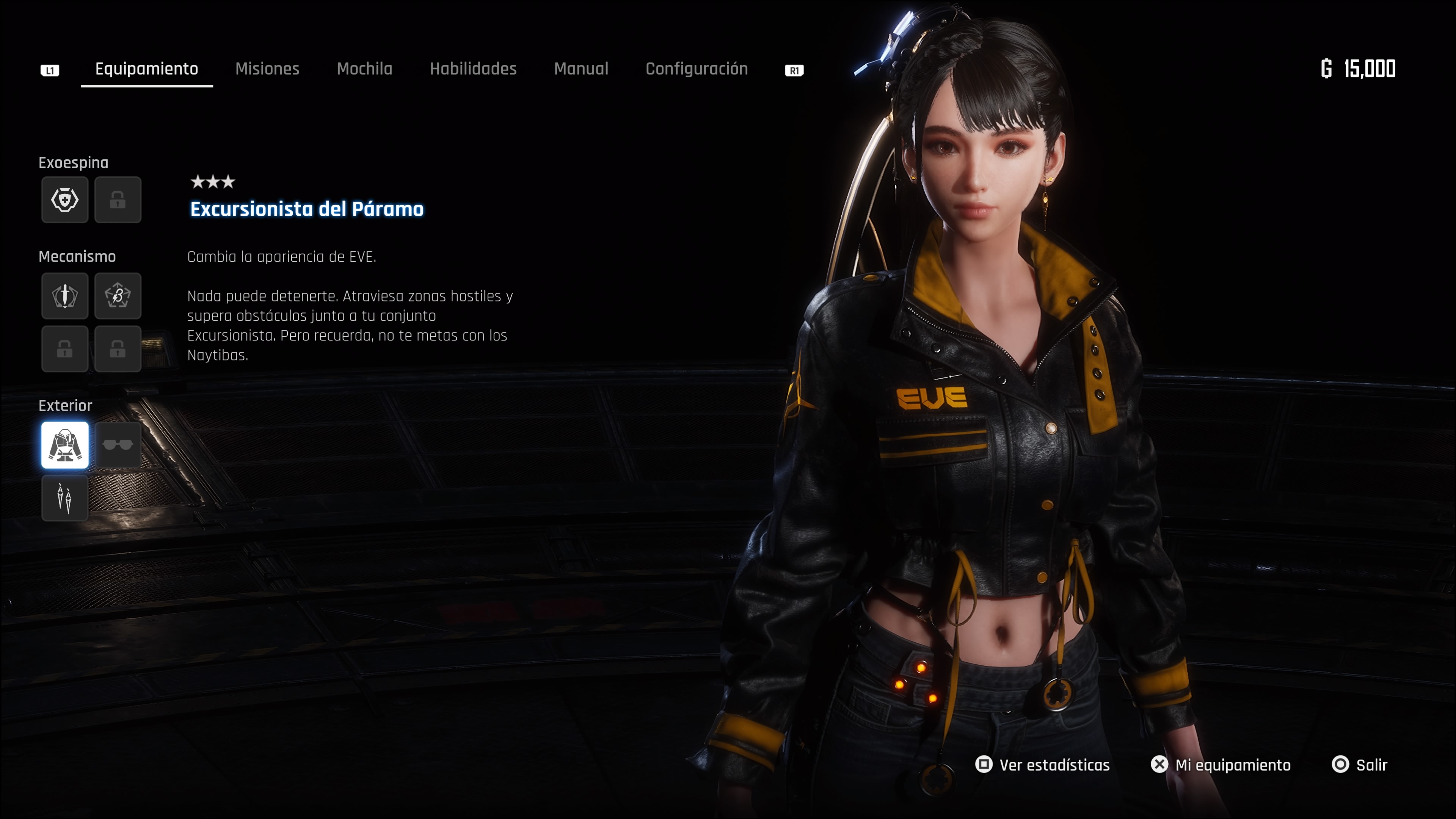Switch to the Misiones tab
This screenshot has height=819, width=1456.
point(267,68)
